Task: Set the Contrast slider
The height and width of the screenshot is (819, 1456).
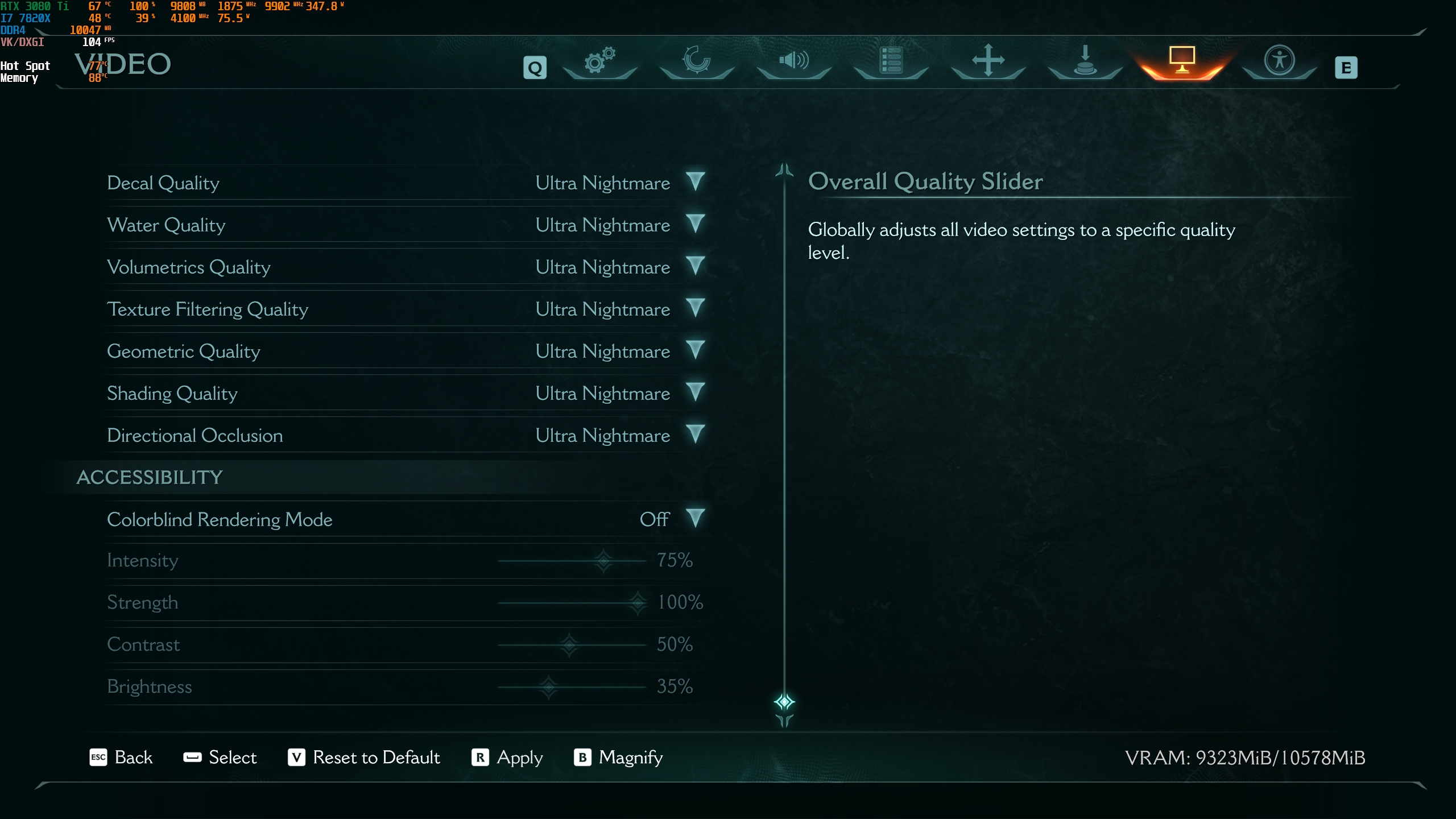Action: [x=569, y=645]
